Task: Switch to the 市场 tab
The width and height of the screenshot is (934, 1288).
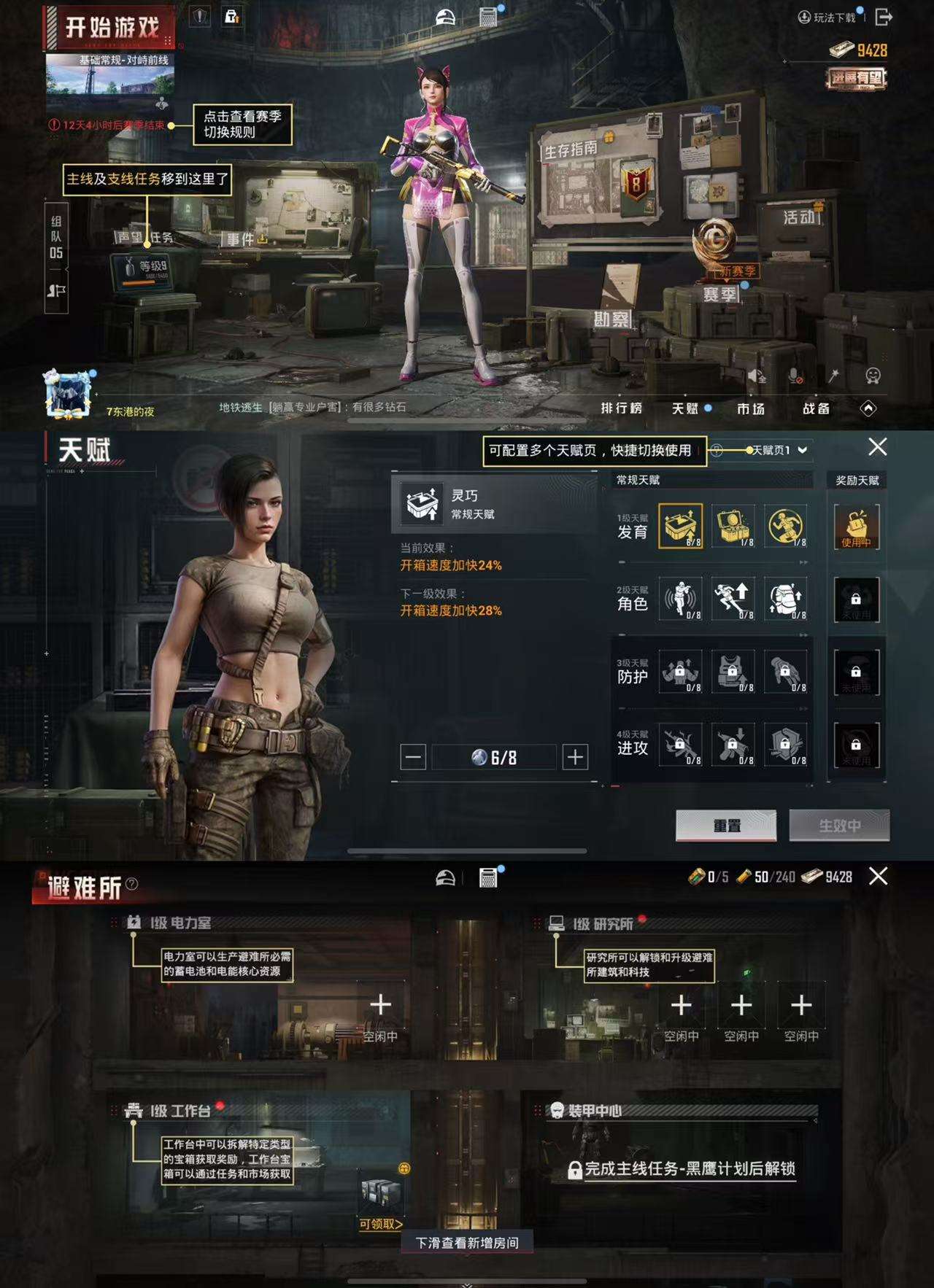Action: coord(751,409)
